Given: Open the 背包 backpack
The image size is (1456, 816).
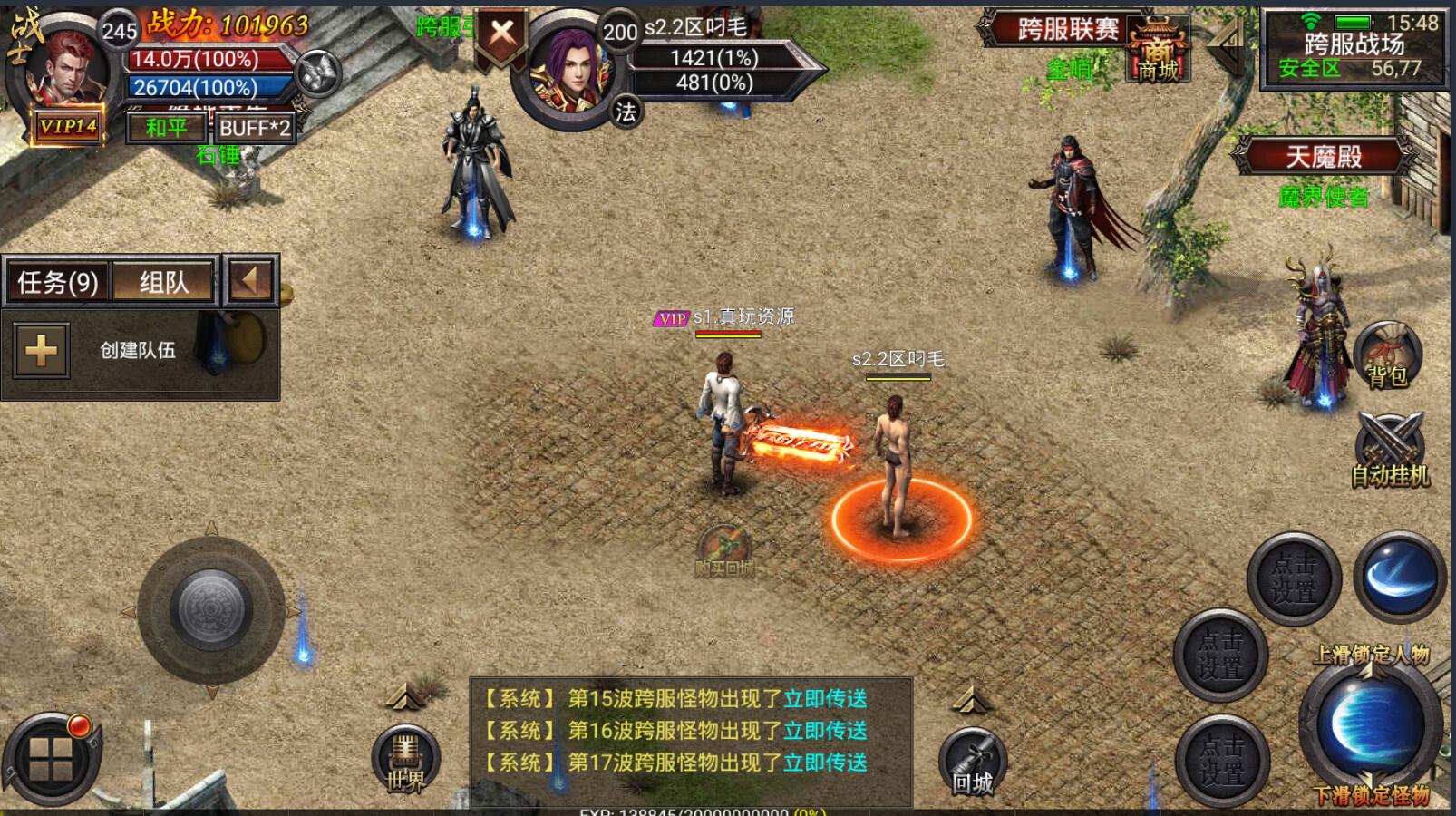Looking at the screenshot, I should pyautogui.click(x=1387, y=355).
